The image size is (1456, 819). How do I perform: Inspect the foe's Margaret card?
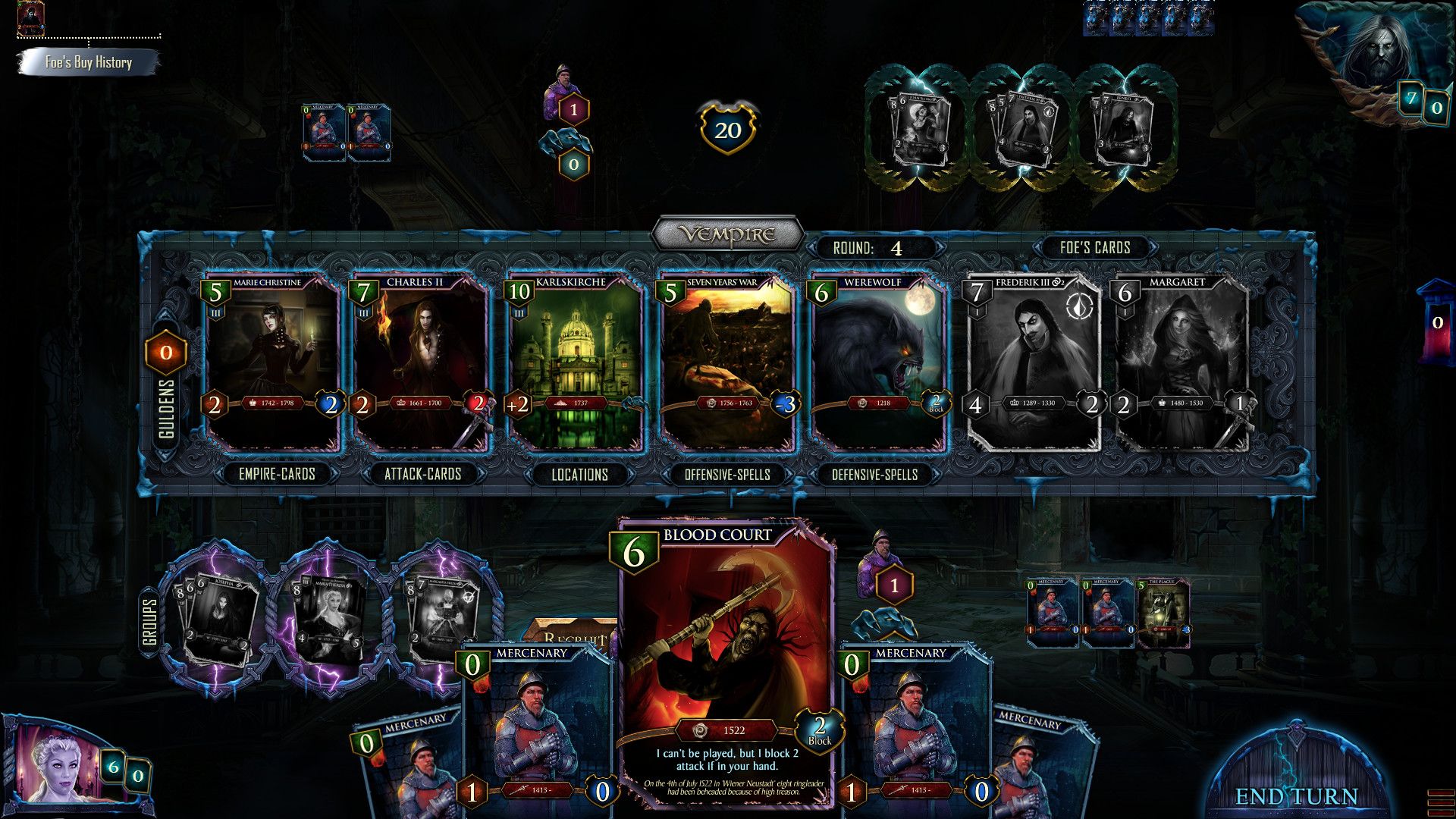coord(1181,362)
